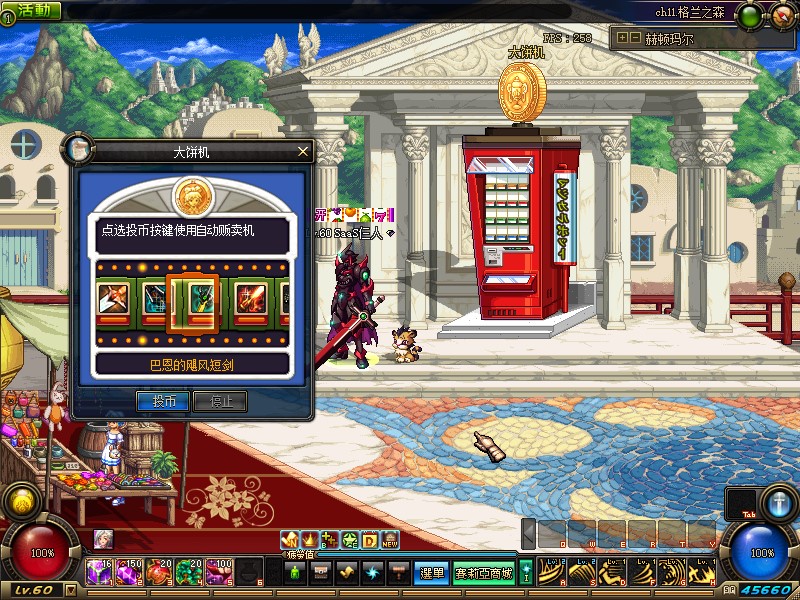
Task: Click the gold coin orb above HP
Action: click(22, 500)
